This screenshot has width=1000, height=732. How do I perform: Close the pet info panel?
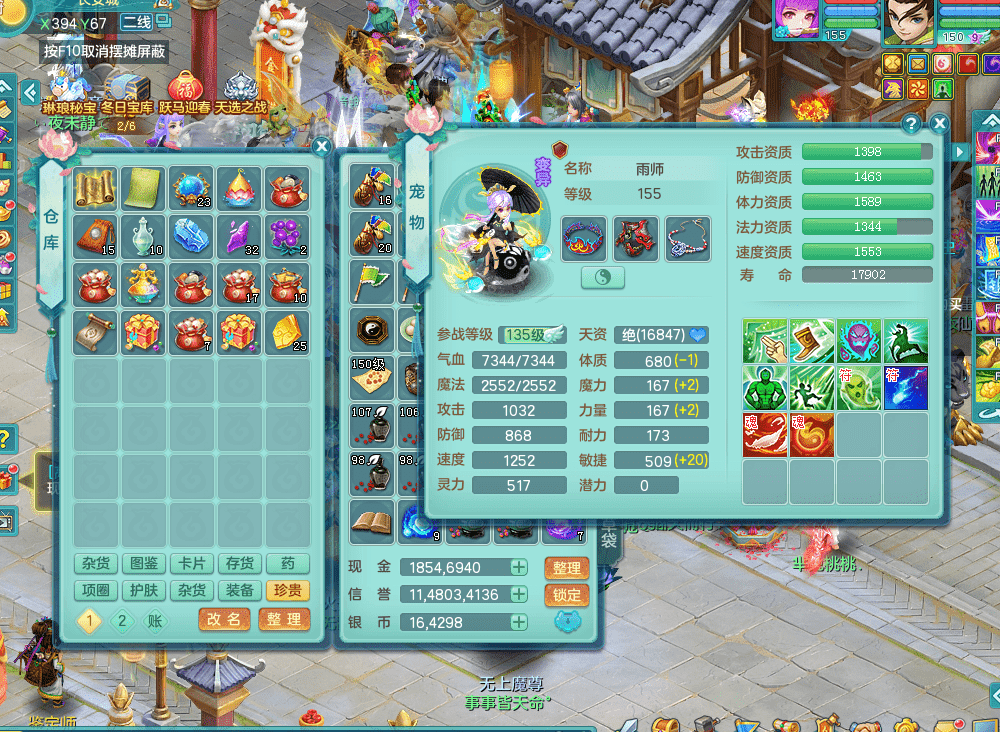tap(939, 123)
